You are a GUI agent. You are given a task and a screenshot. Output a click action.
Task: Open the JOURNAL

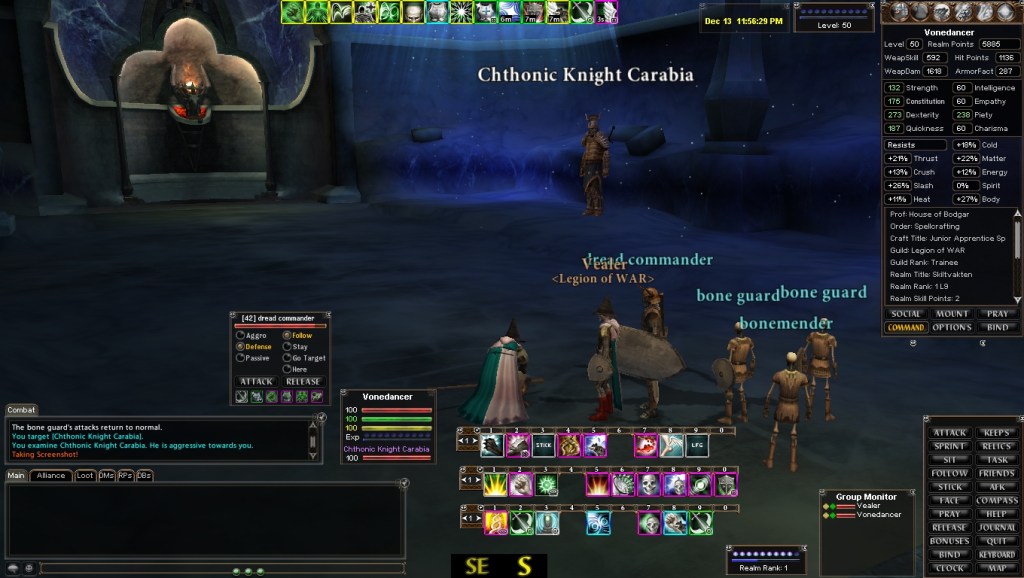point(996,527)
